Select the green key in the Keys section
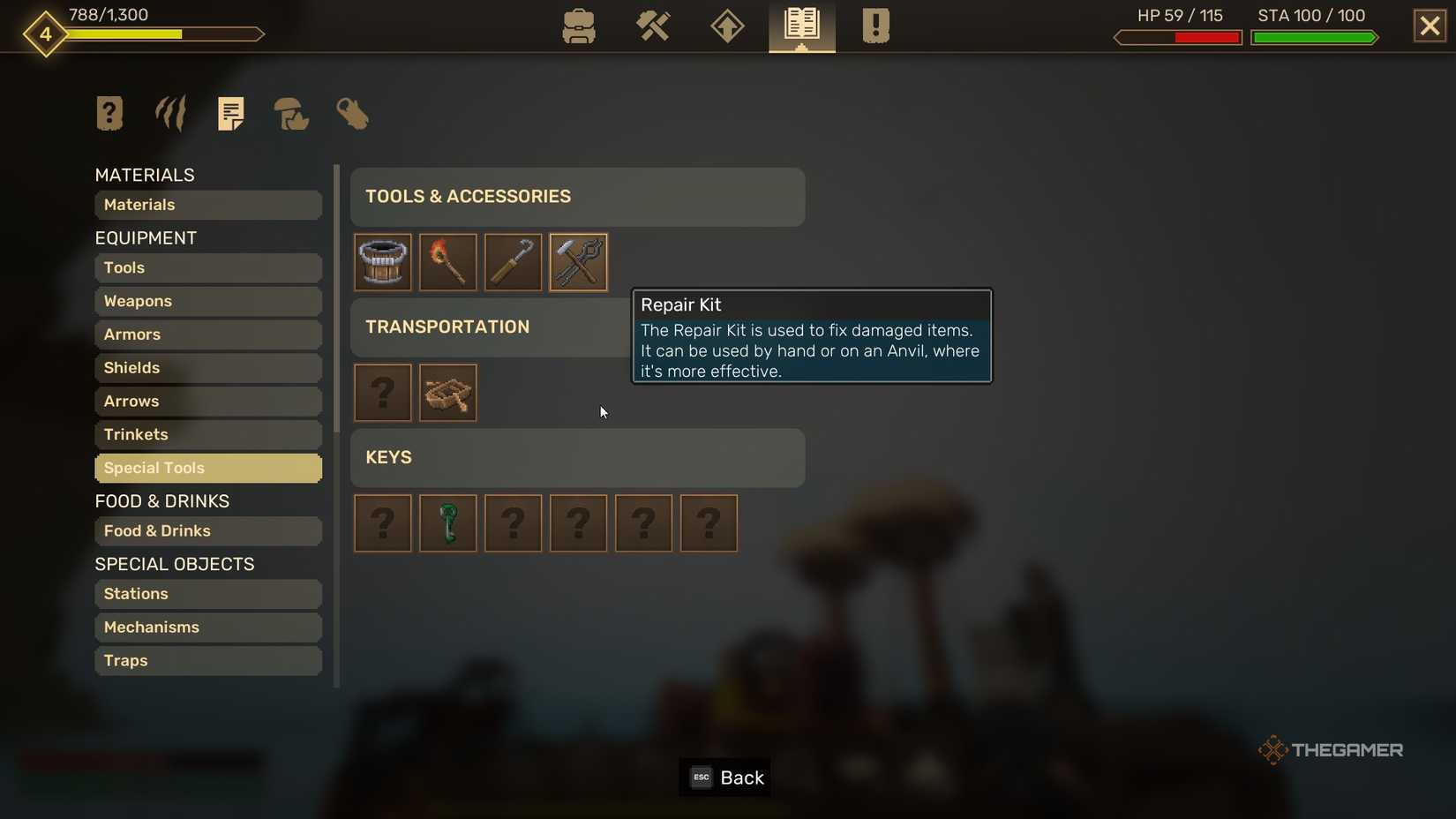This screenshot has width=1456, height=819. click(x=447, y=523)
